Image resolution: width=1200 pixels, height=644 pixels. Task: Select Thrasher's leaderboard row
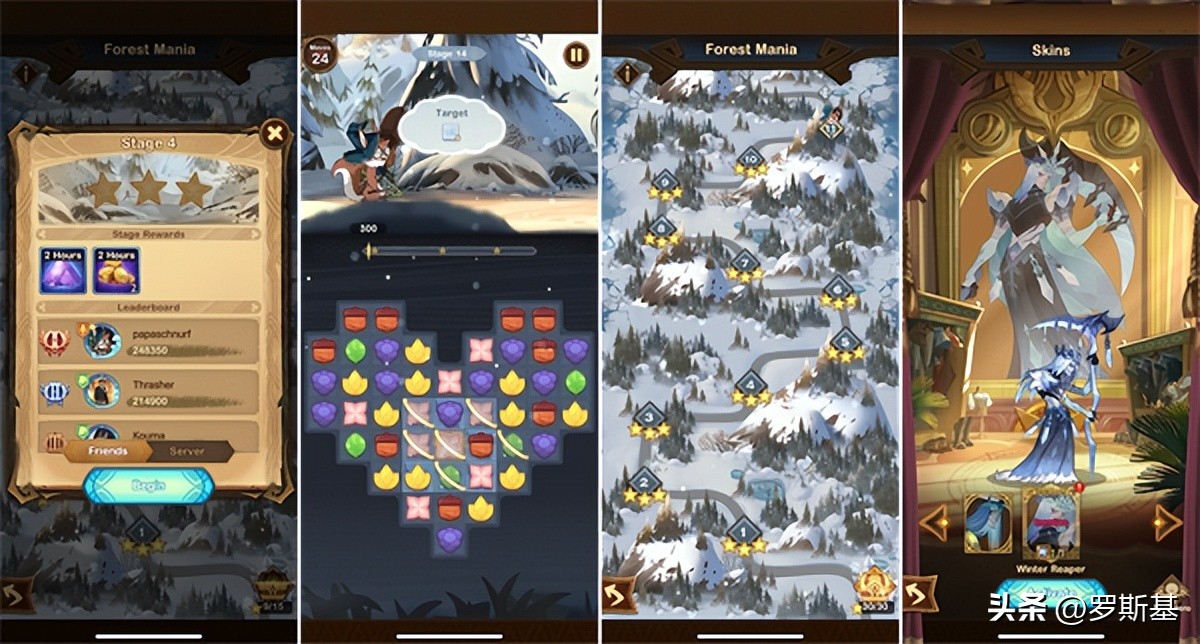pos(148,391)
